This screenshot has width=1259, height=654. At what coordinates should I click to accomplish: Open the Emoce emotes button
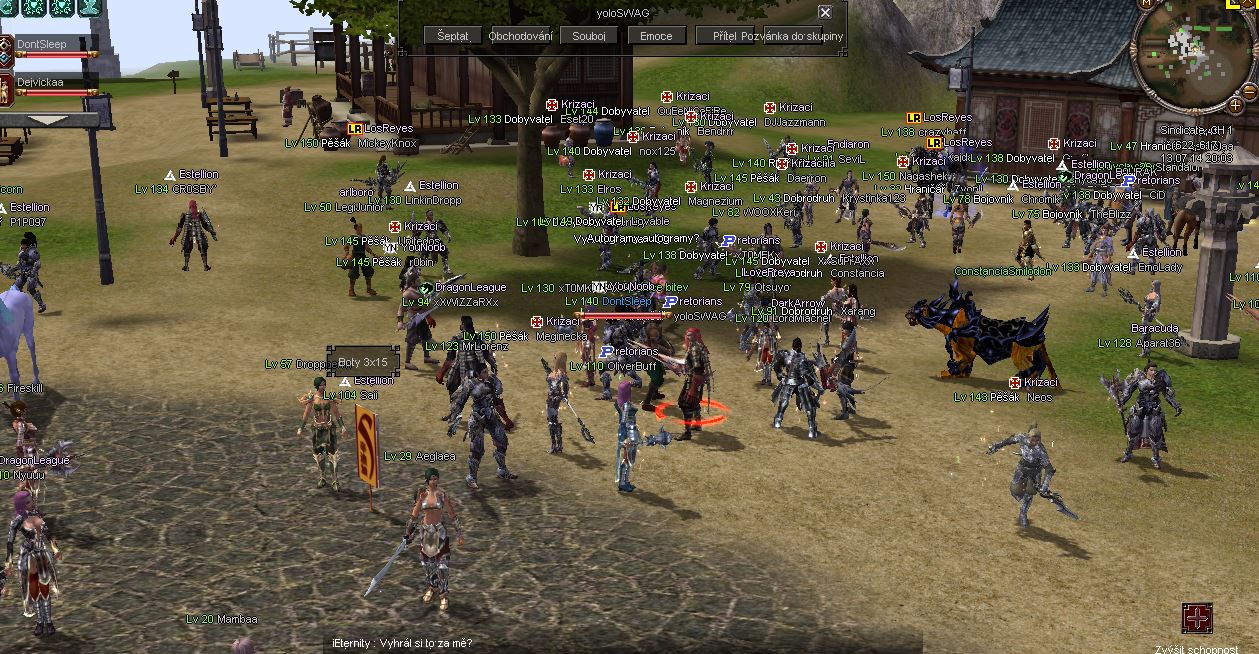(656, 36)
